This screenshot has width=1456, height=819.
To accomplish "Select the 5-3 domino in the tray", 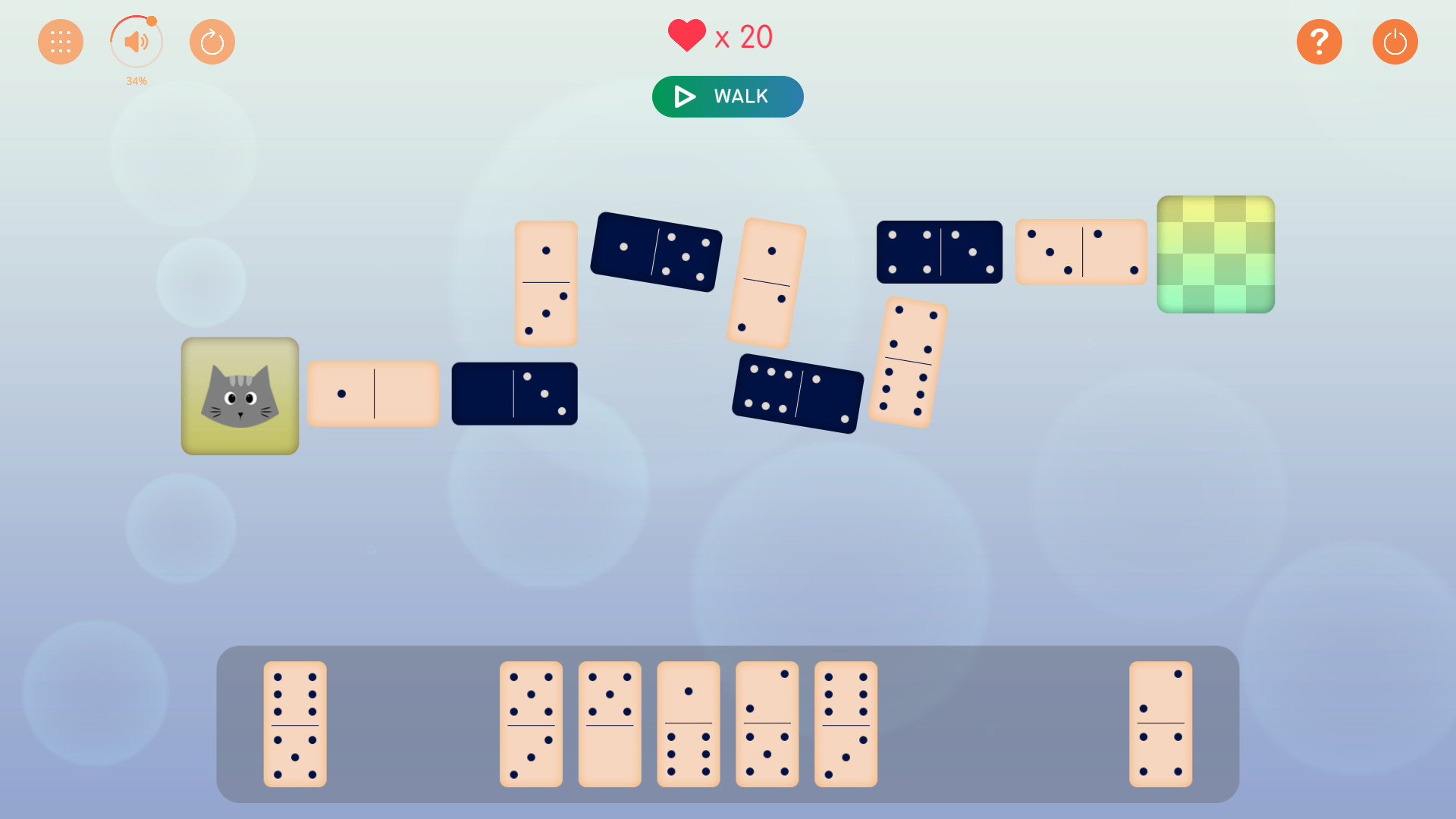I will click(x=531, y=724).
